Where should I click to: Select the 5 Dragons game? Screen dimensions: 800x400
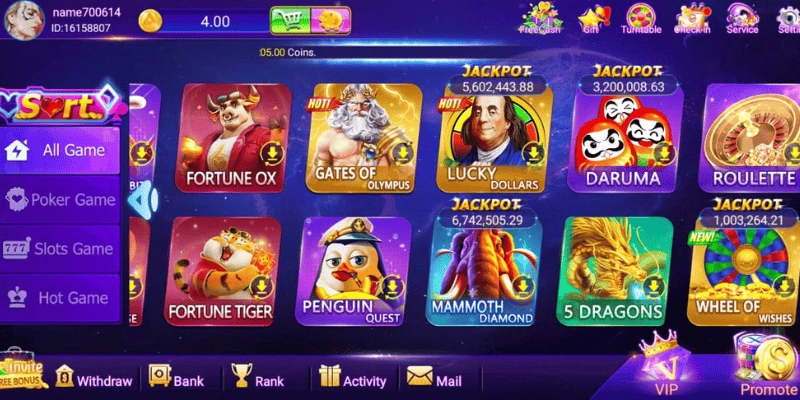point(614,271)
